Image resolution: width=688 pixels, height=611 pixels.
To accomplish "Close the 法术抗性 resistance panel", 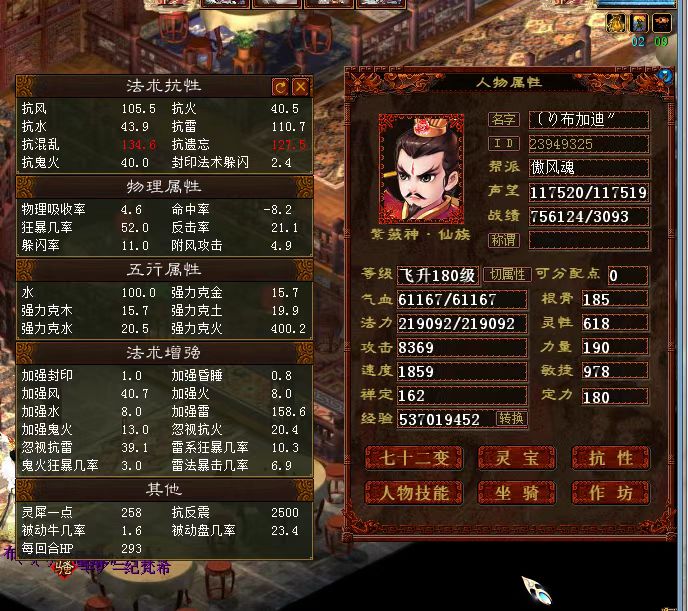I will (x=299, y=87).
